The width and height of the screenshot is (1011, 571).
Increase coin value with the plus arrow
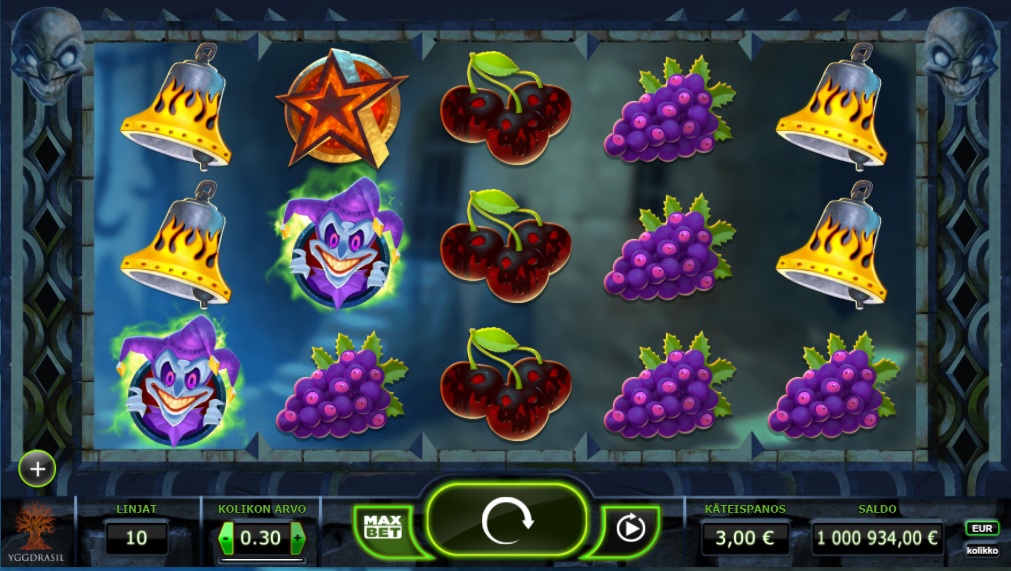coord(297,539)
